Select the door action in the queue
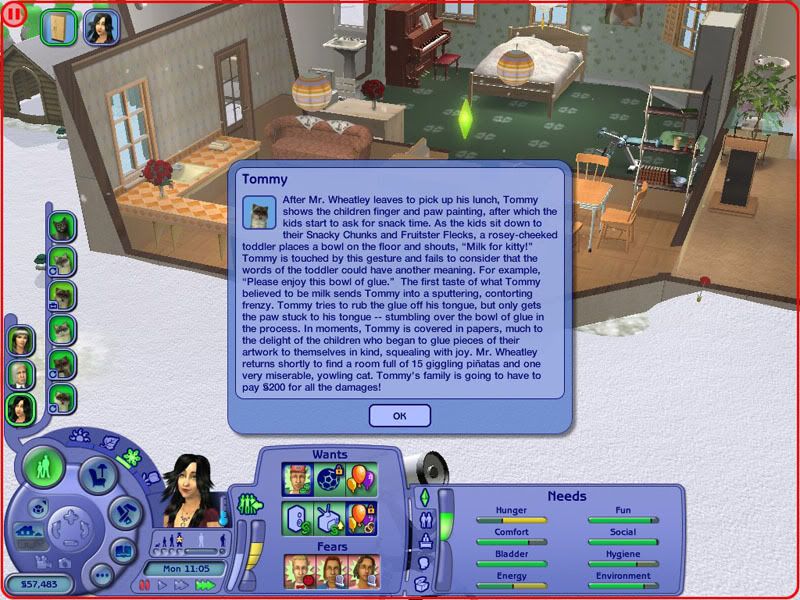This screenshot has width=800, height=600. coord(59,27)
